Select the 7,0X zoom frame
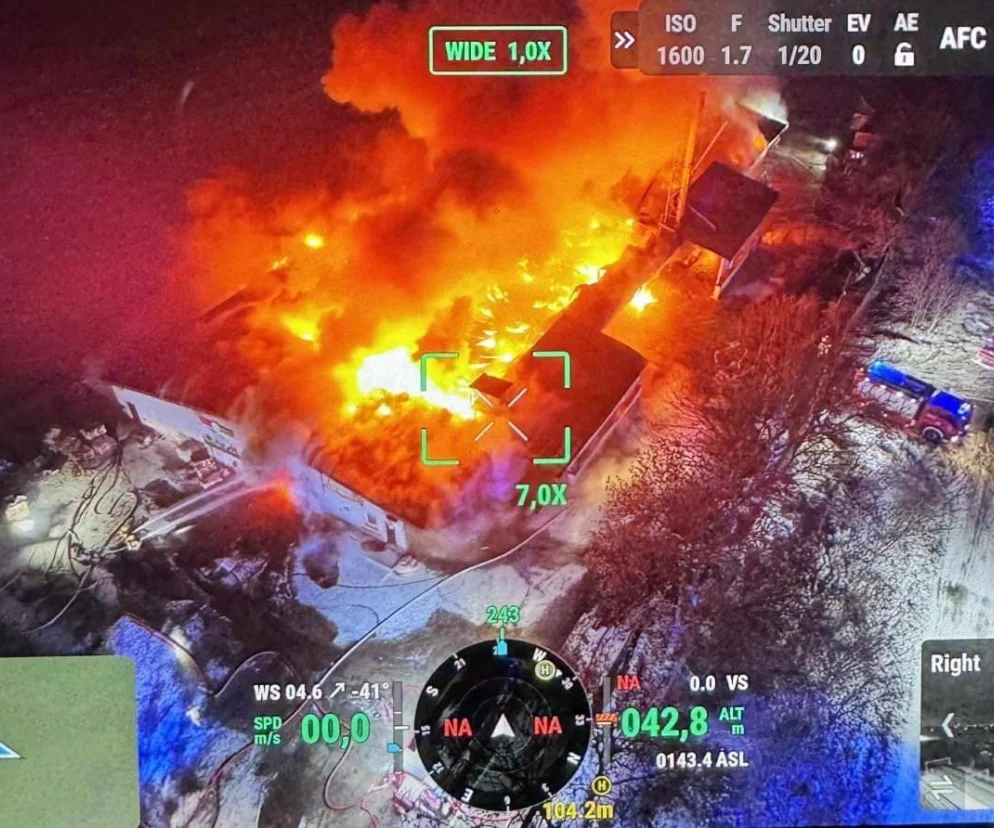The width and height of the screenshot is (994, 828). coord(495,409)
